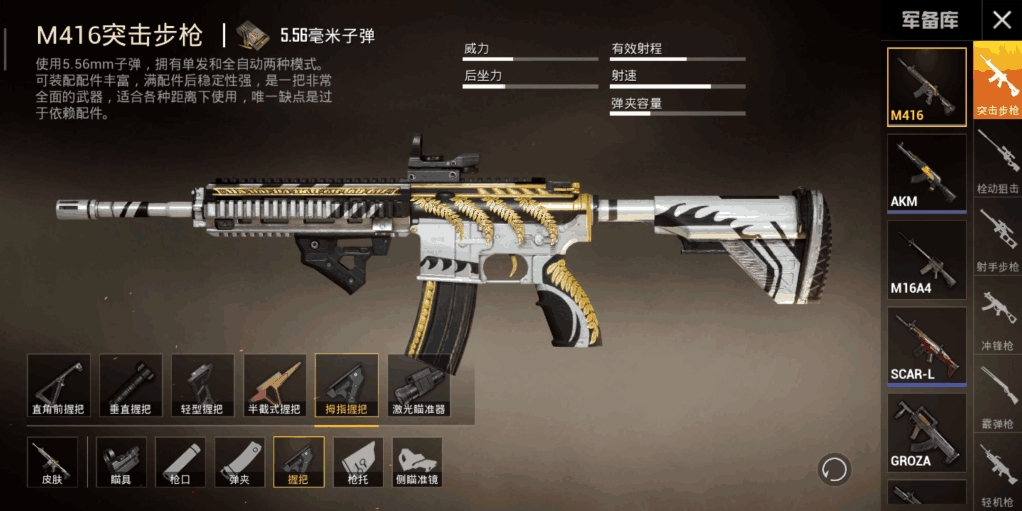
Task: Switch to the 冲锋枪 category tab
Action: point(997,320)
